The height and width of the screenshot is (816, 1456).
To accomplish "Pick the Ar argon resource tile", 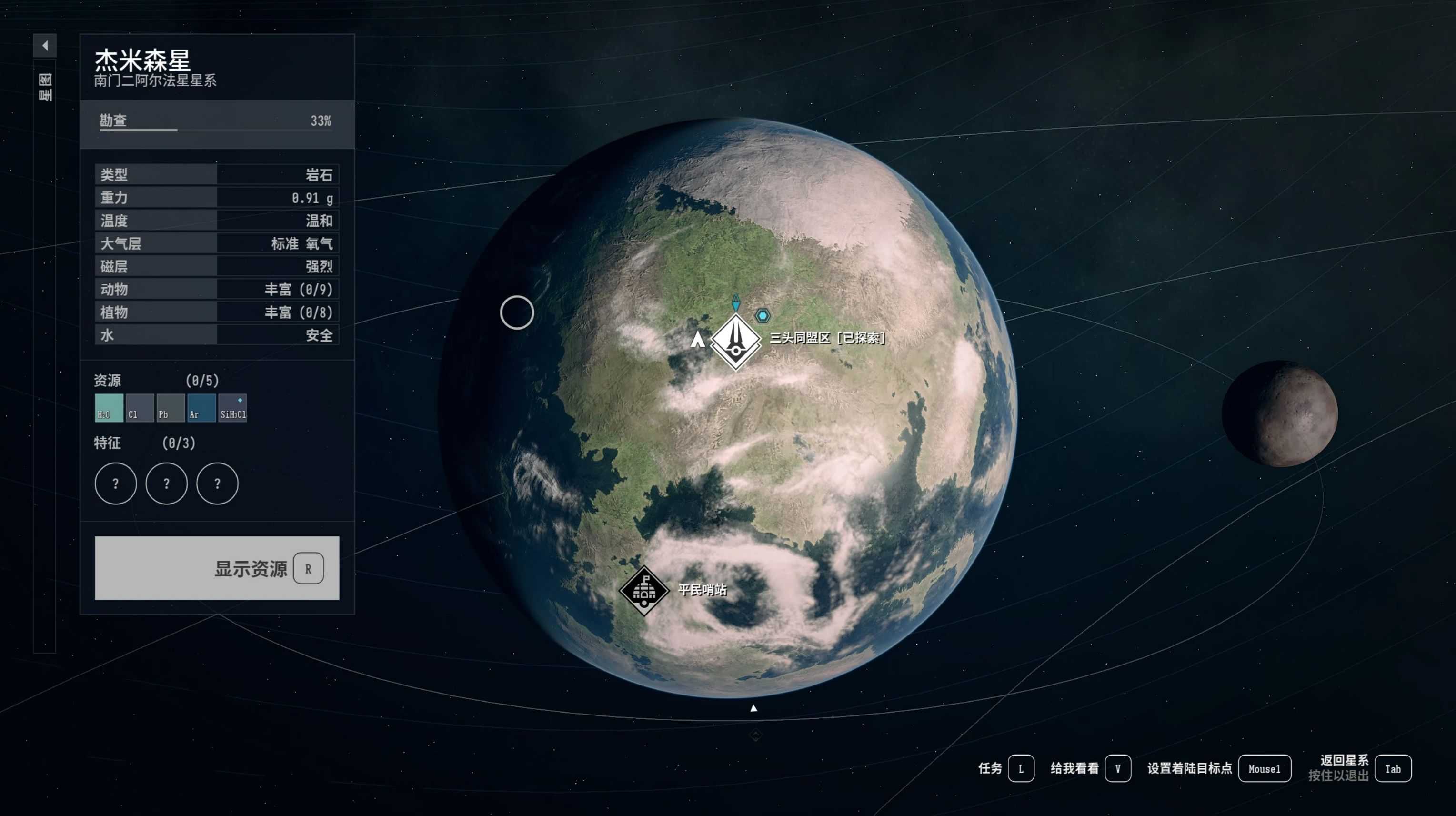I will (x=201, y=408).
